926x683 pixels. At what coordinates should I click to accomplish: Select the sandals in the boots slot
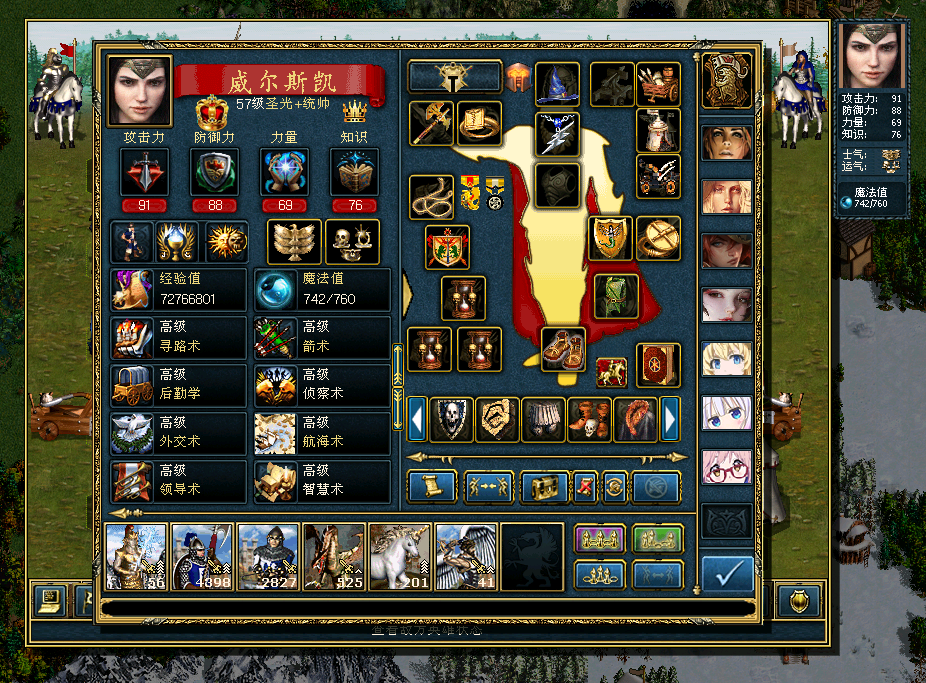pos(563,348)
